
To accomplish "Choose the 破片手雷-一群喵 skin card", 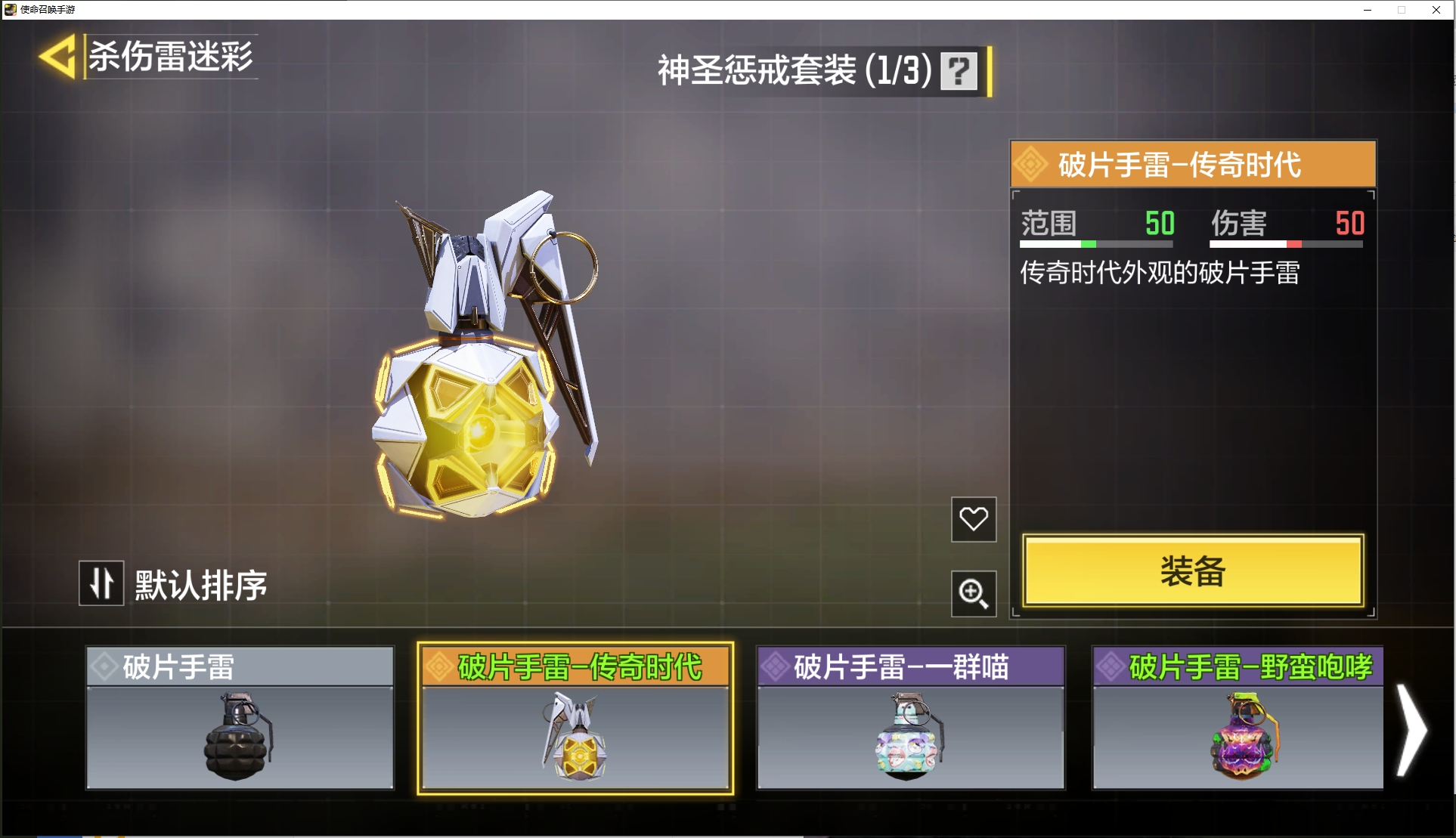I will (910, 718).
